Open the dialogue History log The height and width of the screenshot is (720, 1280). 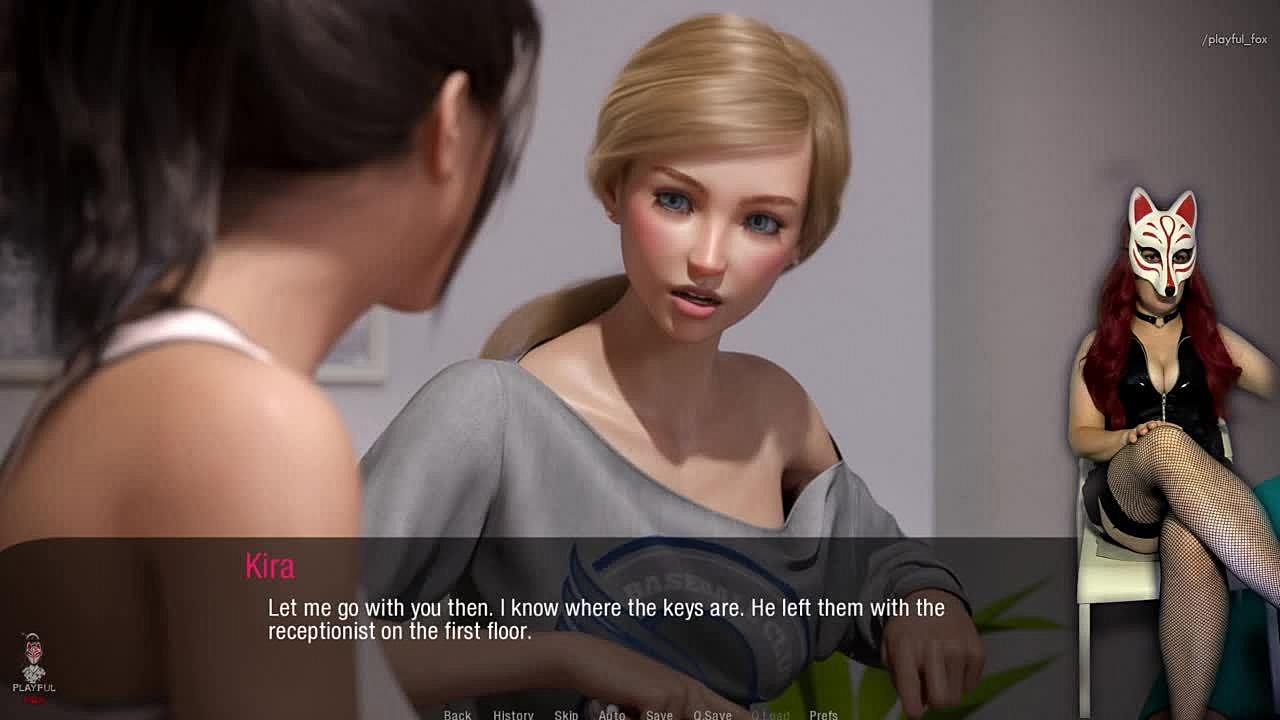(513, 714)
